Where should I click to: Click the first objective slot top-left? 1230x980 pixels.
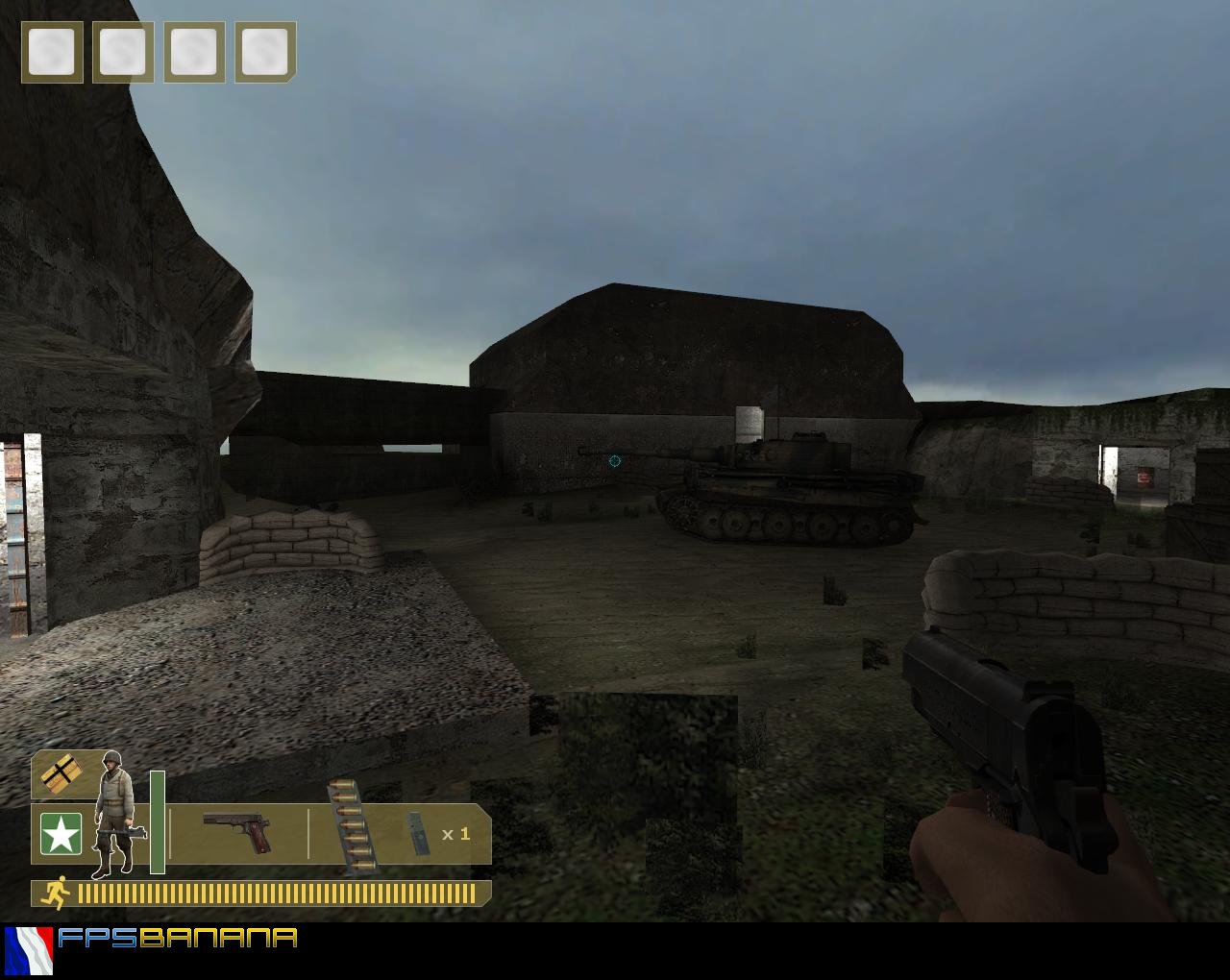(53, 54)
